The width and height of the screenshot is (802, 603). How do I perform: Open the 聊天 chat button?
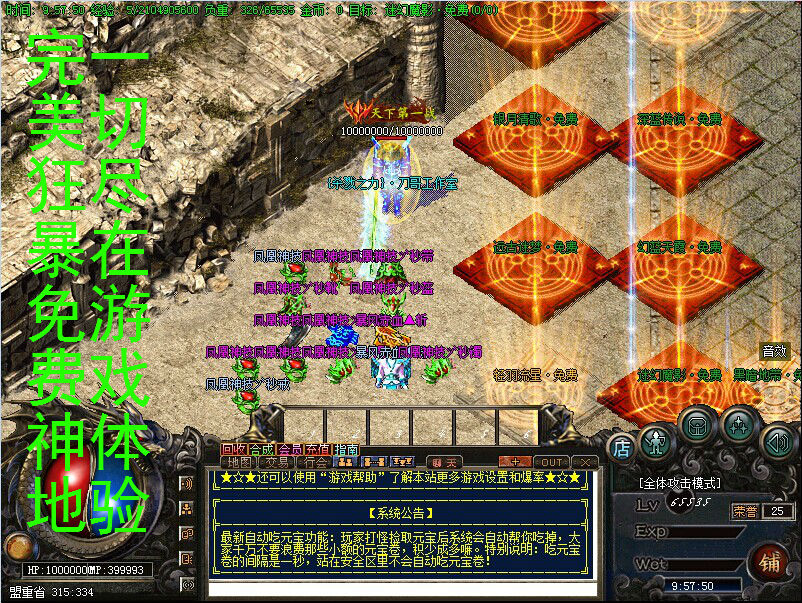coord(446,462)
